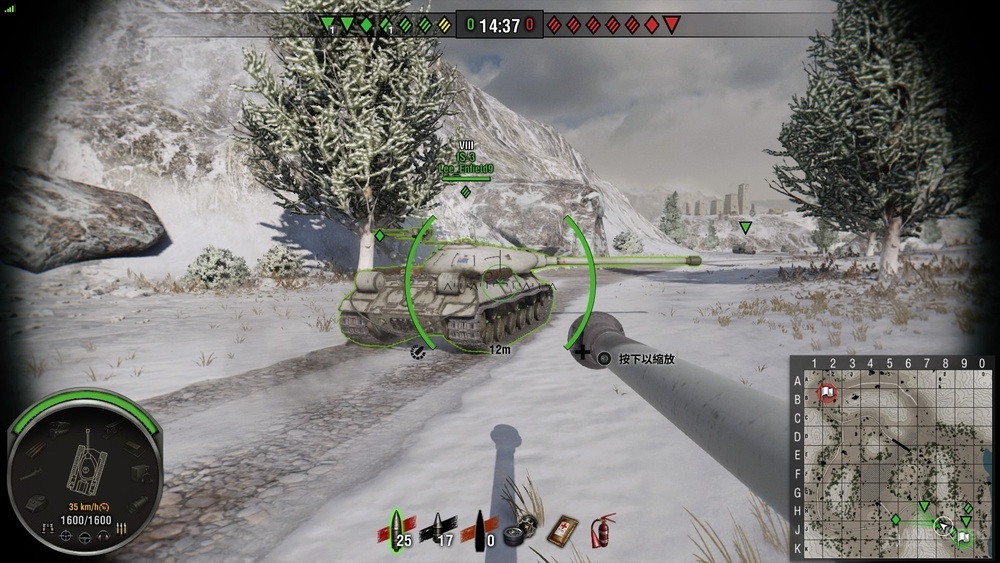Click the headphones radio operator icon
1000x563 pixels.
(102, 536)
